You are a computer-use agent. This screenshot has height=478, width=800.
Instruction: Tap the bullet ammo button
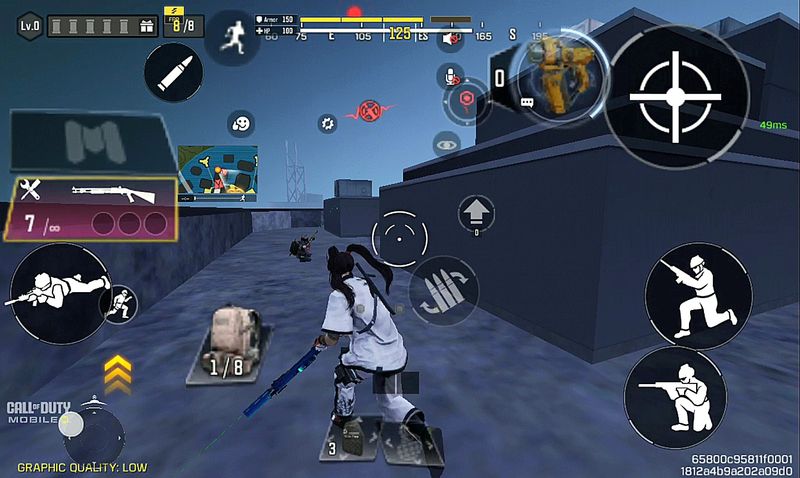(173, 71)
